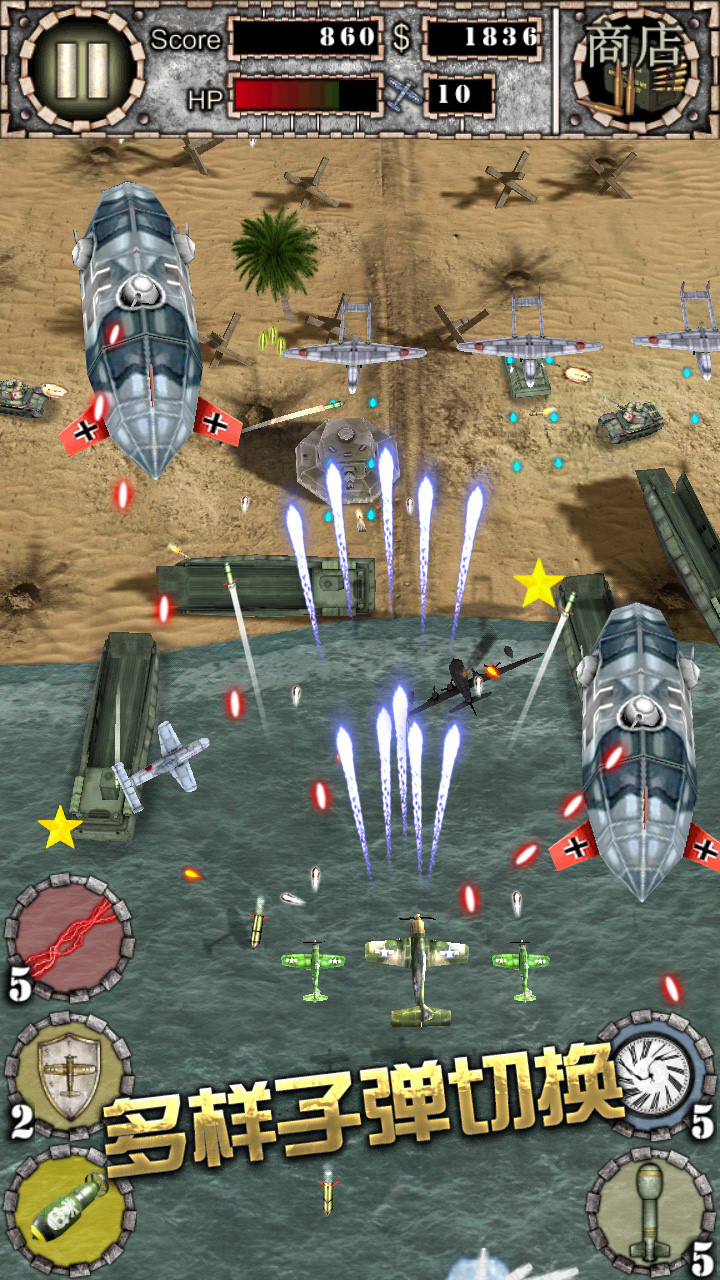The height and width of the screenshot is (1280, 720).
Task: Pause the game with the pause button
Action: click(82, 69)
